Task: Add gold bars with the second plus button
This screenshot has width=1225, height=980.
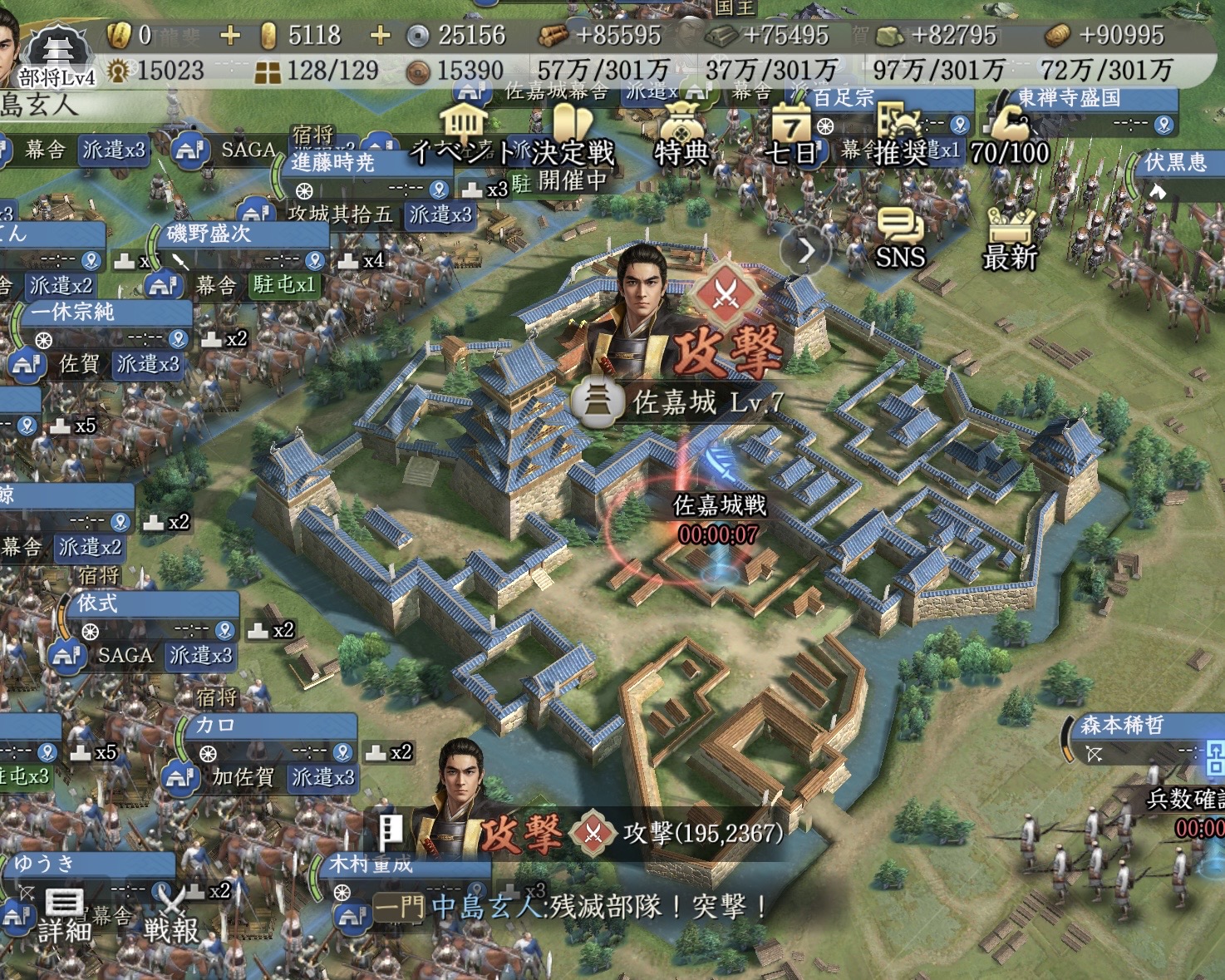Action: [380, 35]
